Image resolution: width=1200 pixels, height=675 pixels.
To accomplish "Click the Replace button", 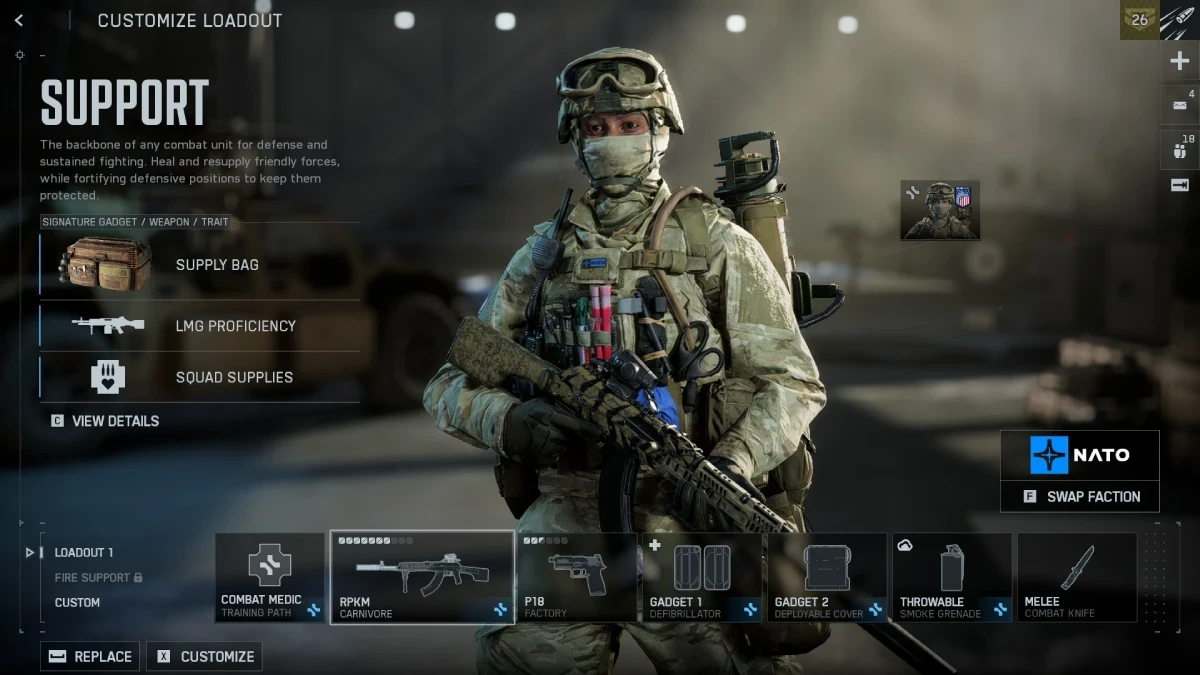I will [90, 657].
